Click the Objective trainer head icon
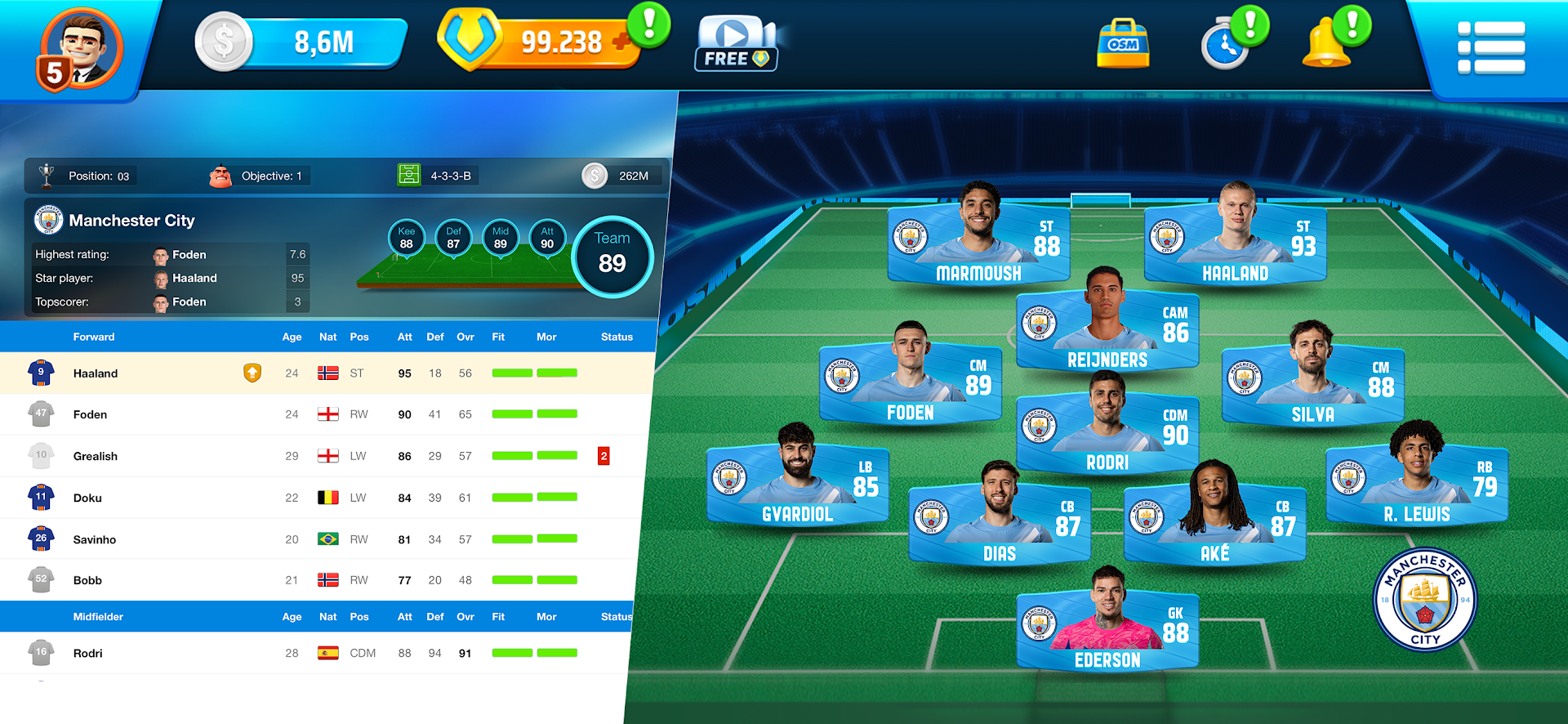Screen dimensions: 1568x724 pyautogui.click(x=220, y=175)
